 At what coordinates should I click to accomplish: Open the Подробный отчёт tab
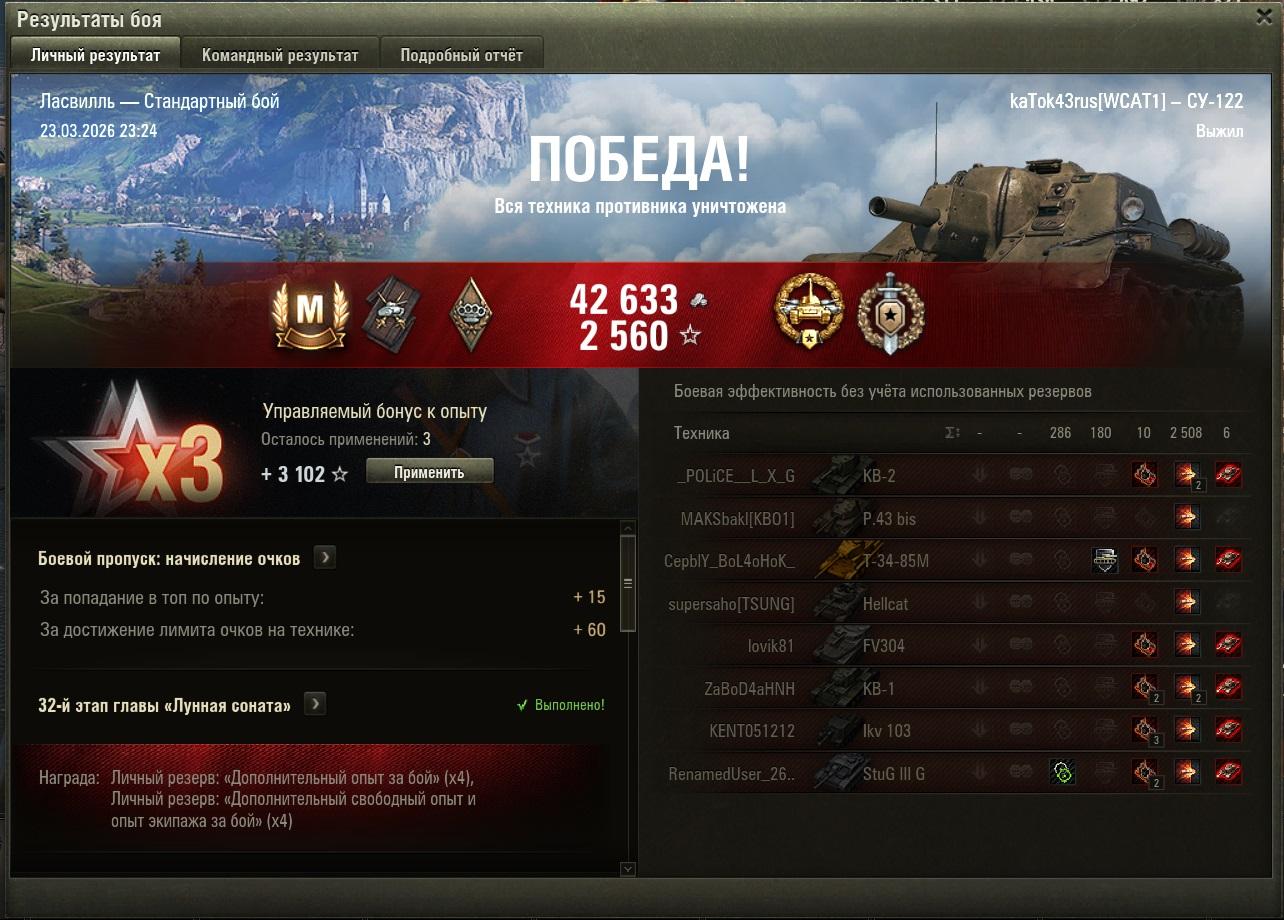click(461, 55)
